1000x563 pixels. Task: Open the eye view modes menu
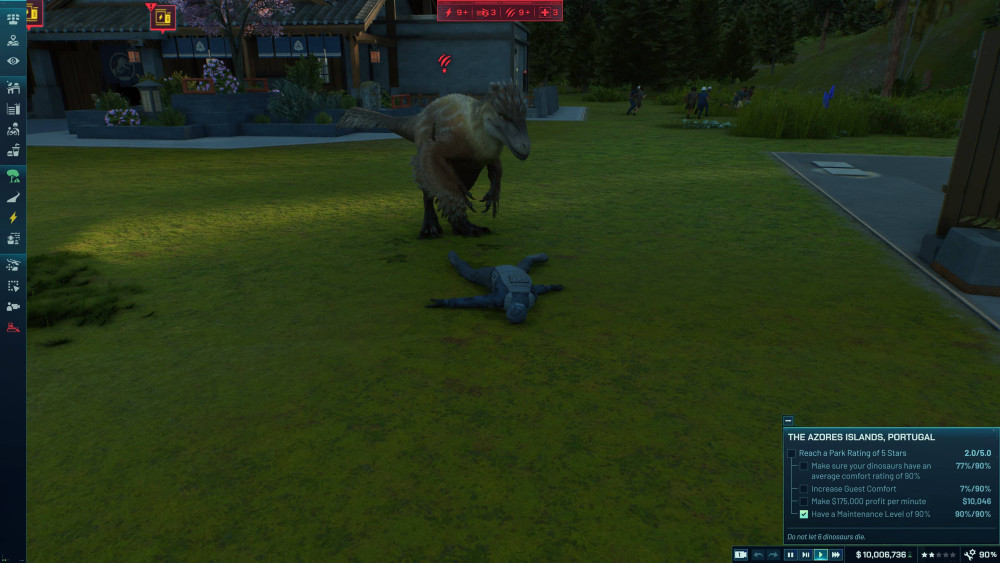click(13, 61)
